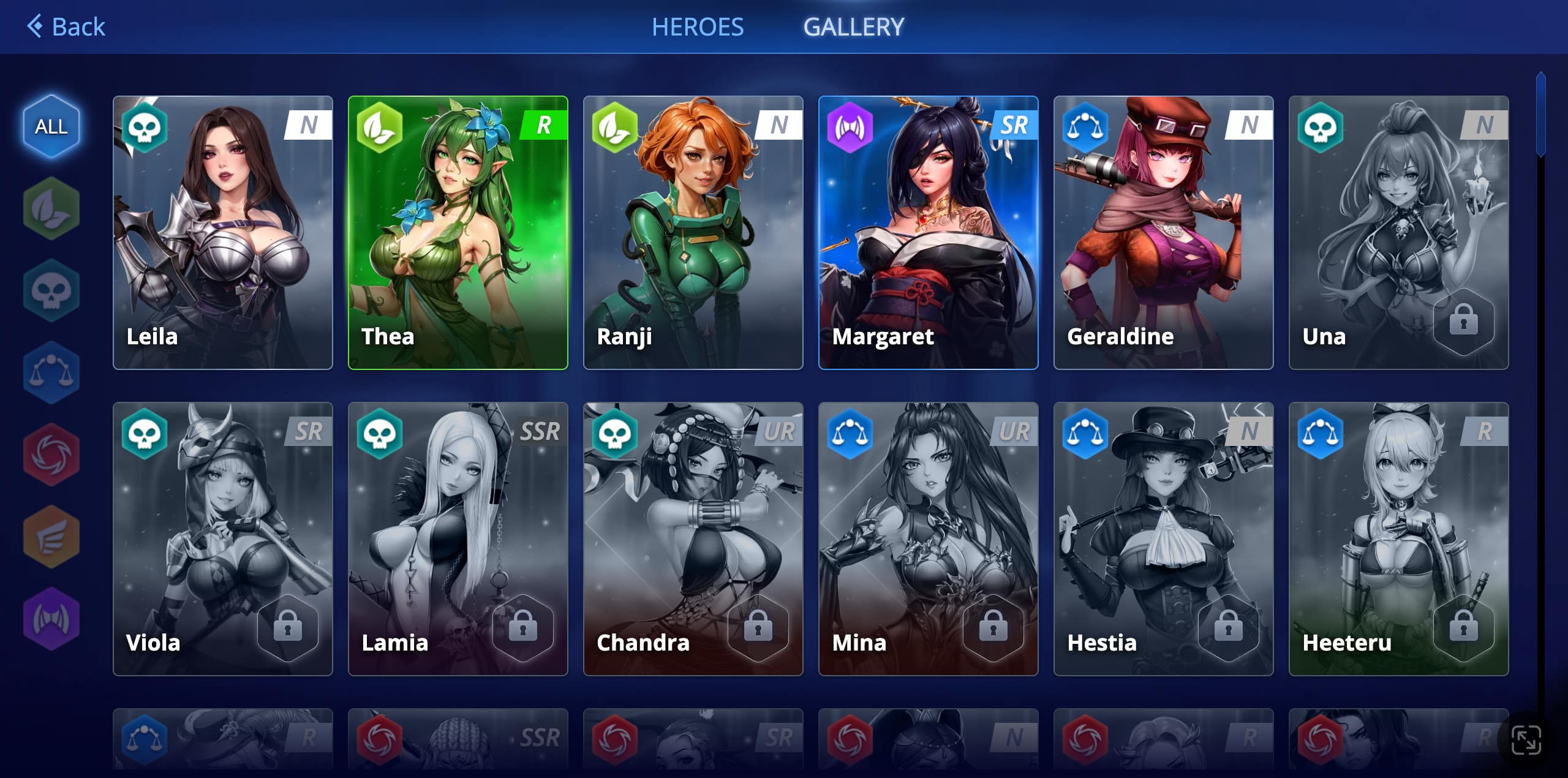The width and height of the screenshot is (1568, 778).
Task: Show only blue scales faction heroes
Action: click(51, 372)
